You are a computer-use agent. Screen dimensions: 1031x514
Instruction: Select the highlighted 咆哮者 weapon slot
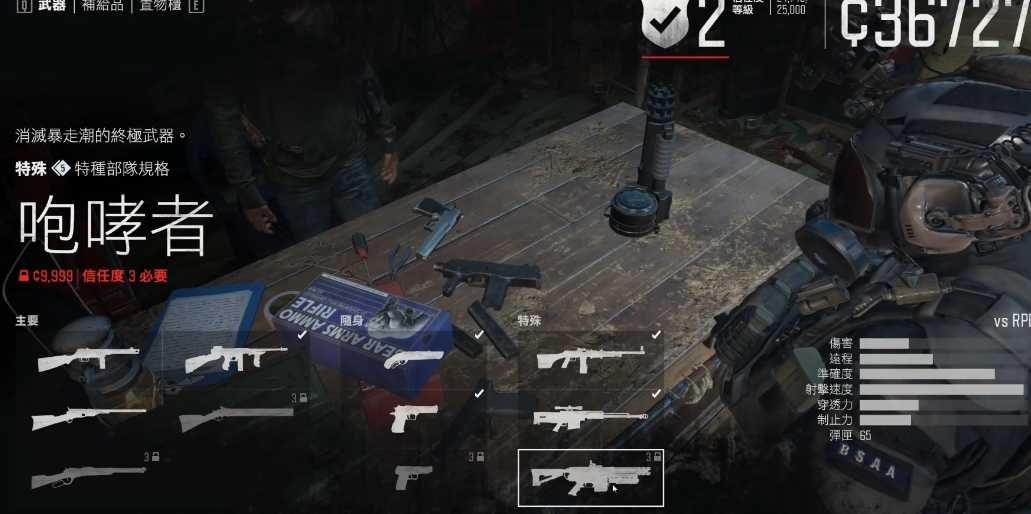coord(590,478)
